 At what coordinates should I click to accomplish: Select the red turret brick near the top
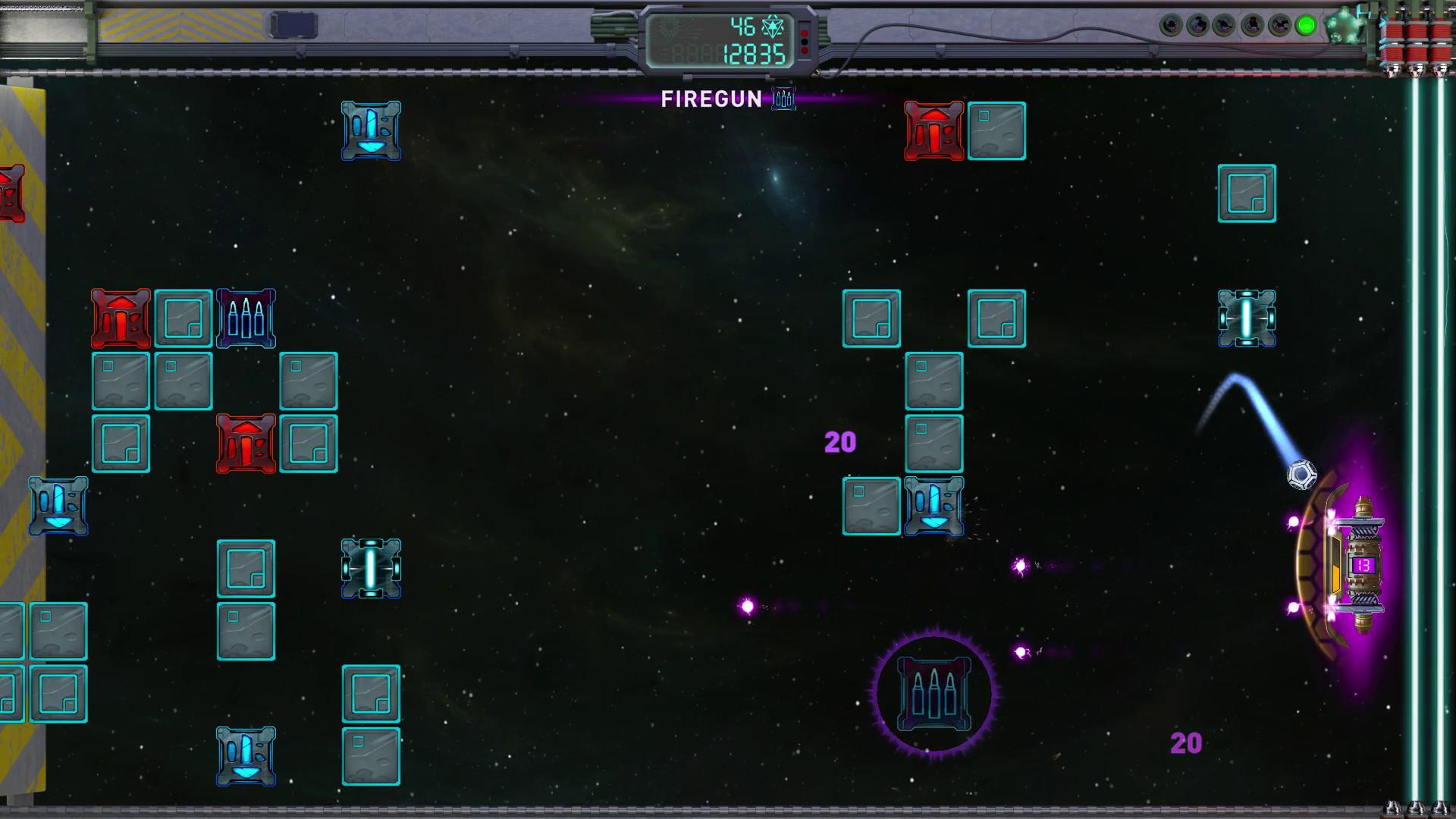pyautogui.click(x=934, y=129)
